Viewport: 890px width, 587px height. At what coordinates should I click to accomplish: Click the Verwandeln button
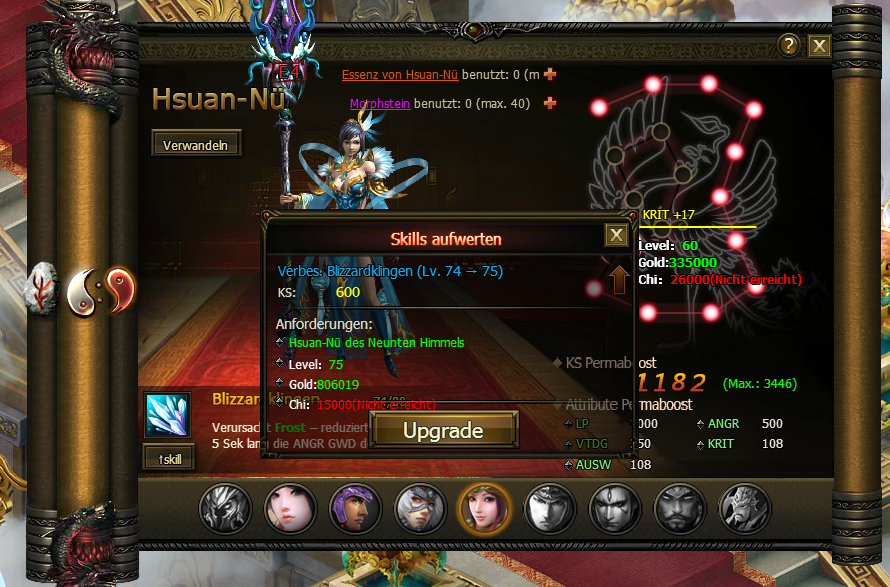pyautogui.click(x=196, y=145)
